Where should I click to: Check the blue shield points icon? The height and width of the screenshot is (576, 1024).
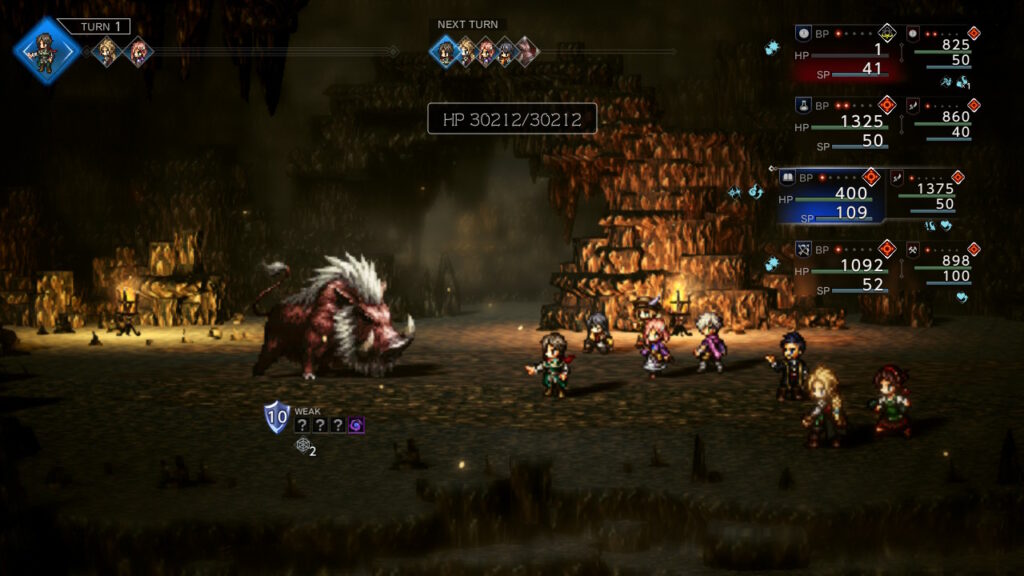tap(276, 416)
